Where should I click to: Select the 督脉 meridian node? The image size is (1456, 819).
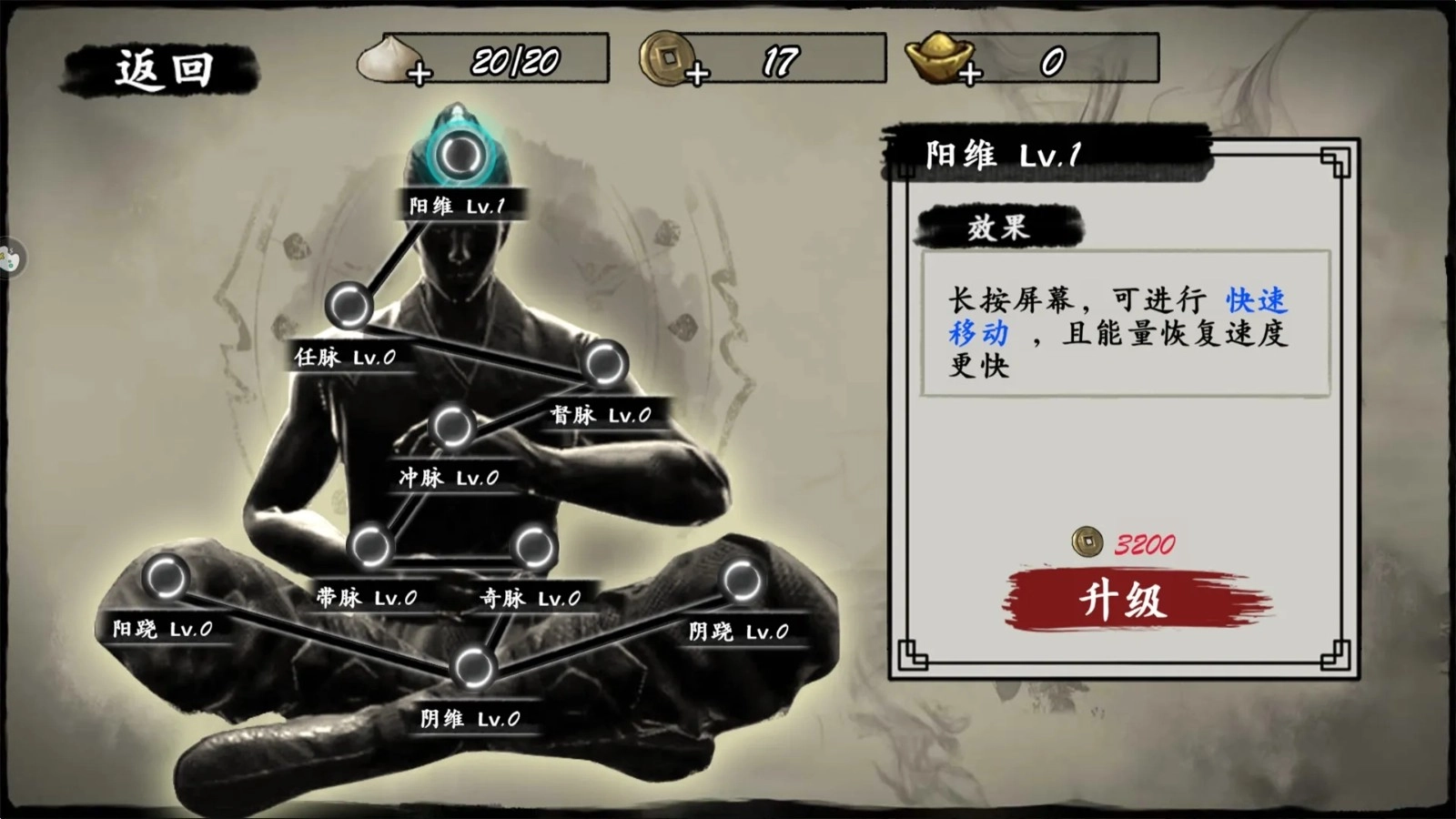click(x=603, y=362)
